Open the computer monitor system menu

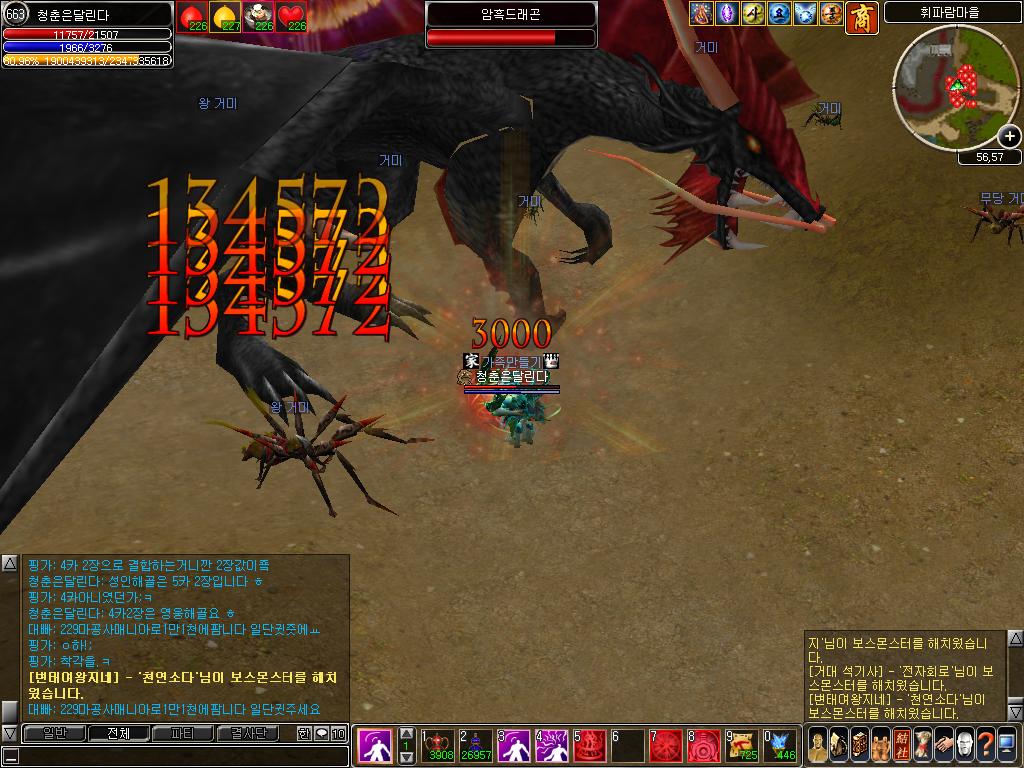1006,745
